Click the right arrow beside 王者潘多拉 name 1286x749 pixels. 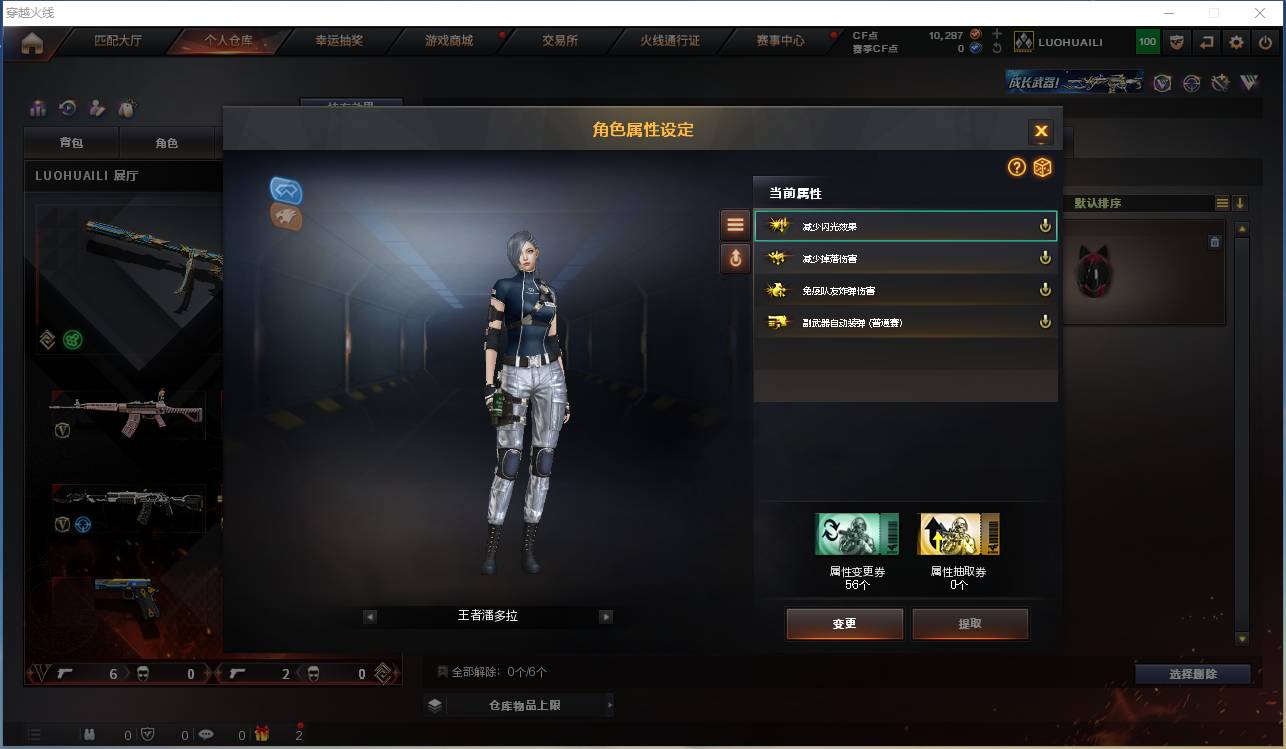click(606, 616)
